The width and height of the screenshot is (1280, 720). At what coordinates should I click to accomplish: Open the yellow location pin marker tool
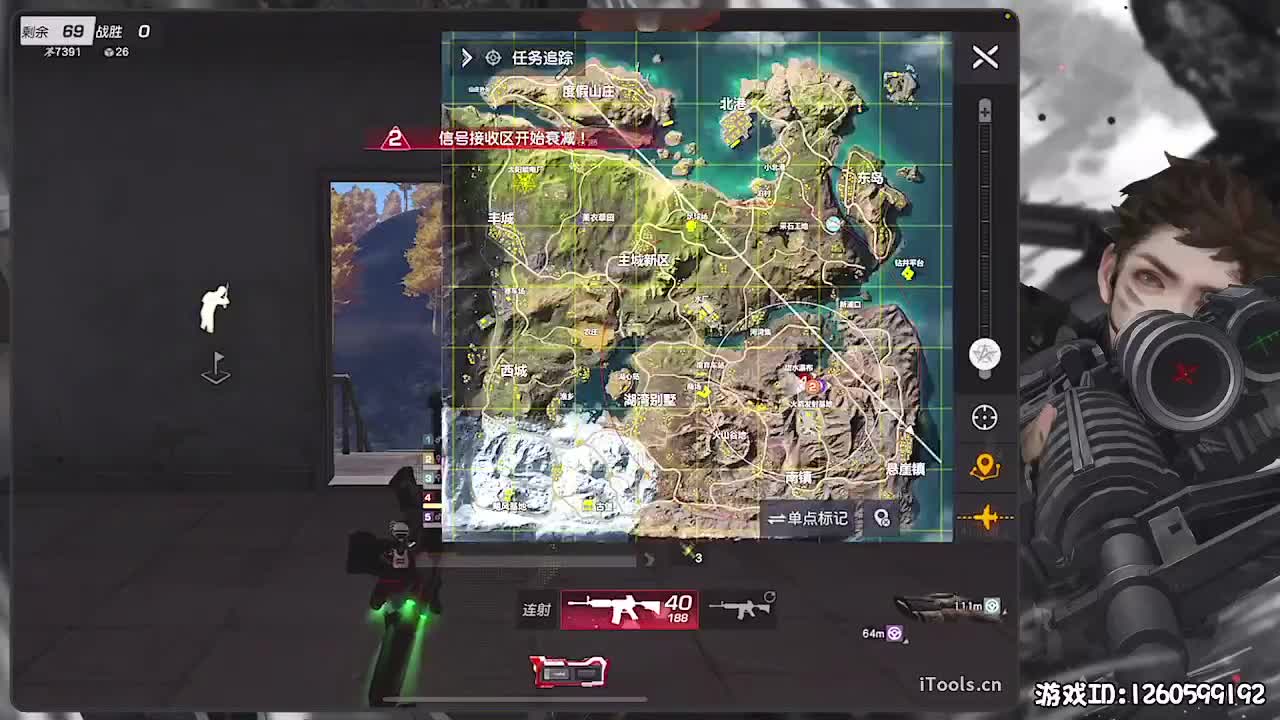click(985, 467)
